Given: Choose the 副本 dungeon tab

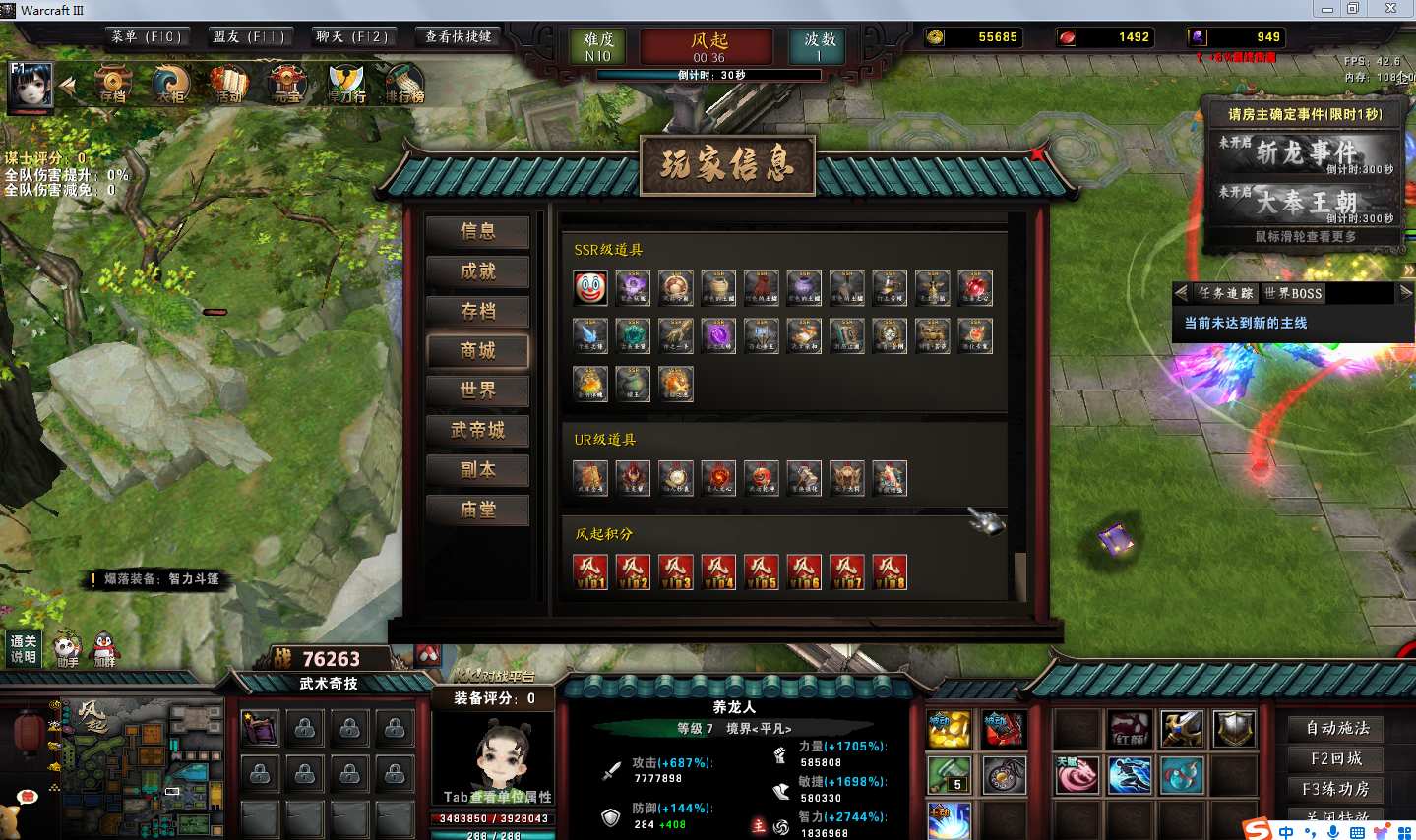Looking at the screenshot, I should (477, 470).
